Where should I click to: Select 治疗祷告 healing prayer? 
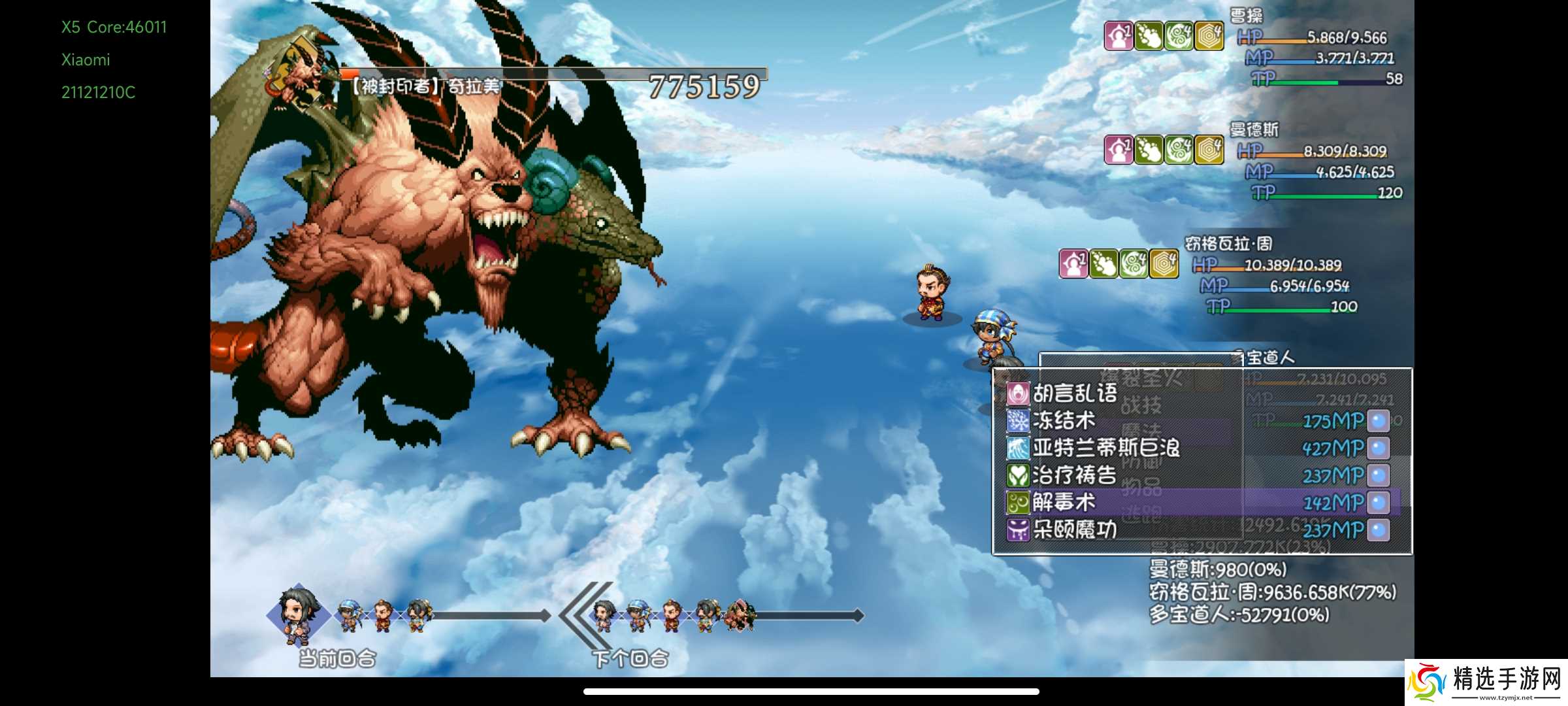(x=1074, y=475)
